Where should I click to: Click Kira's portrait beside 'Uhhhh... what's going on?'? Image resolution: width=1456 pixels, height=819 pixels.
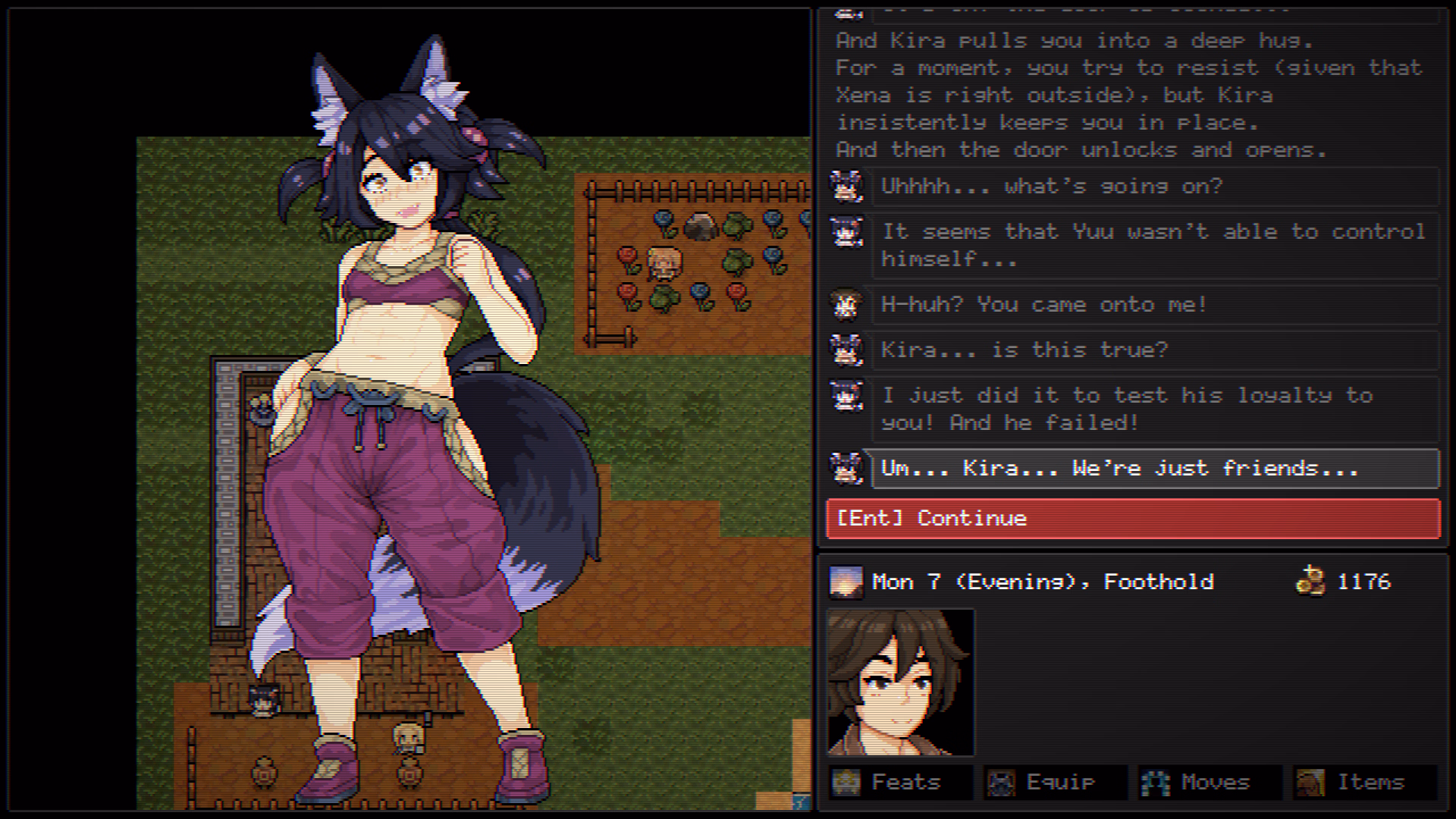(x=847, y=187)
